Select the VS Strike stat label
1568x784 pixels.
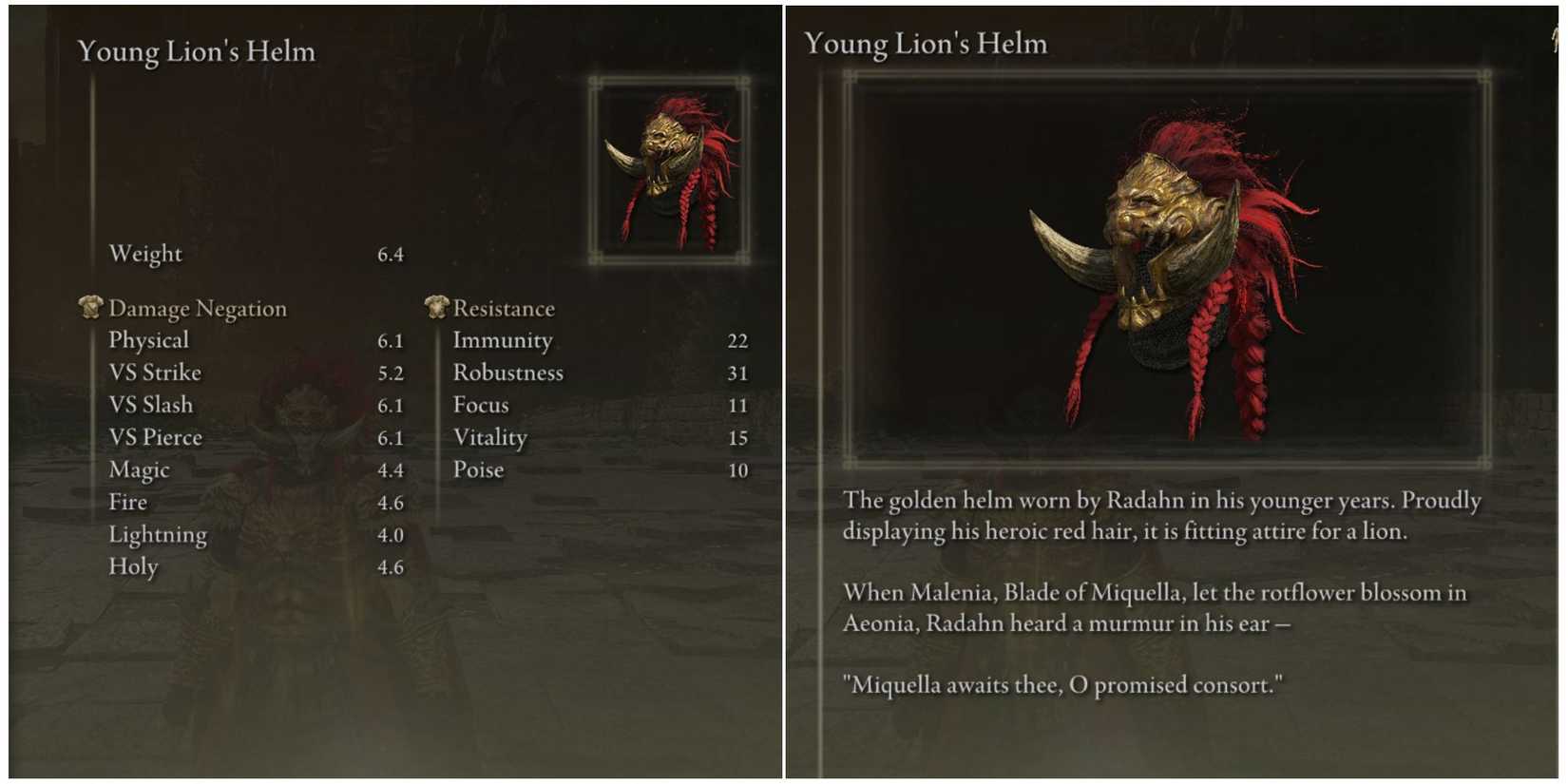pos(155,372)
